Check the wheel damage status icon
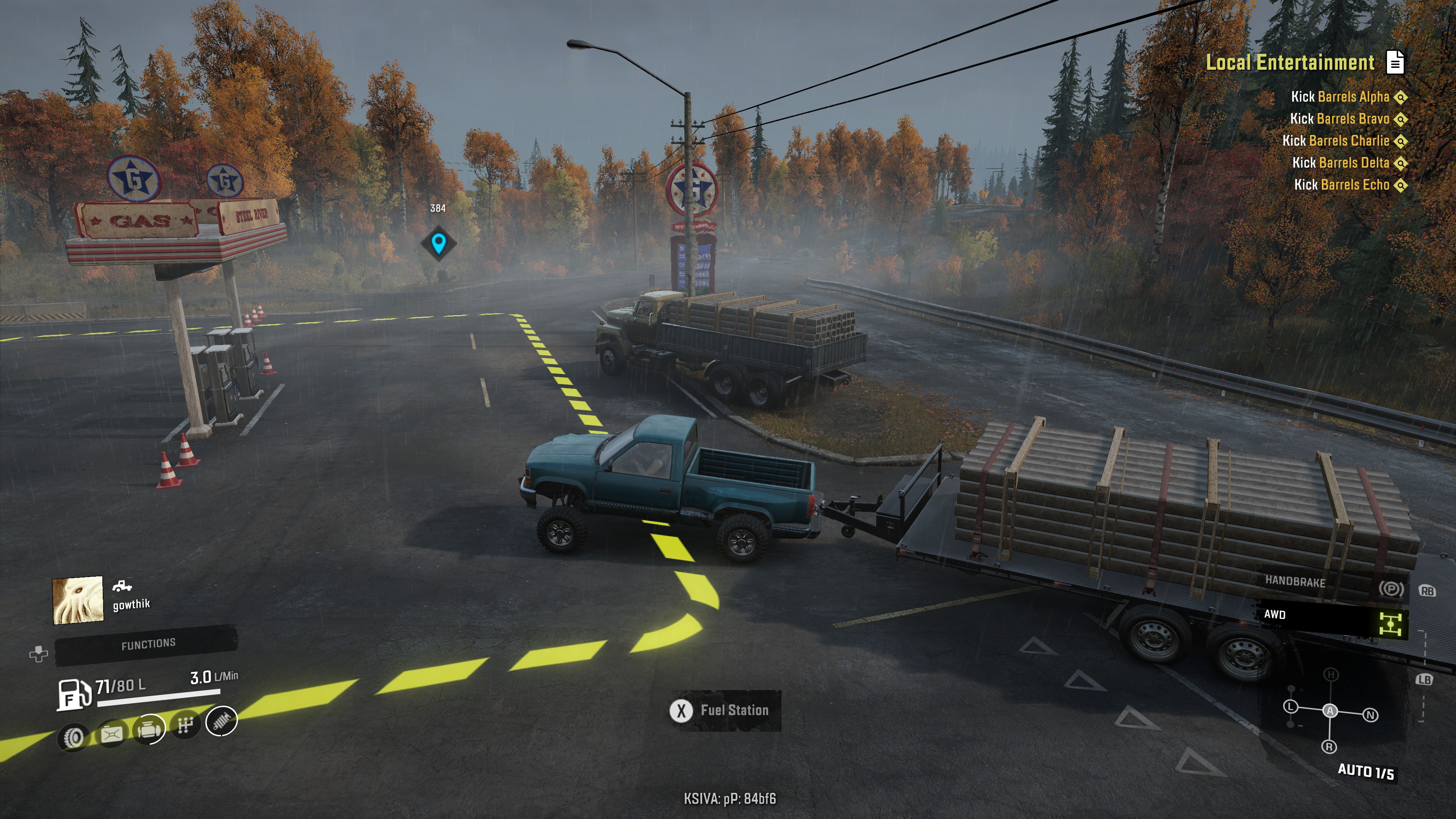The height and width of the screenshot is (819, 1456). [x=74, y=736]
